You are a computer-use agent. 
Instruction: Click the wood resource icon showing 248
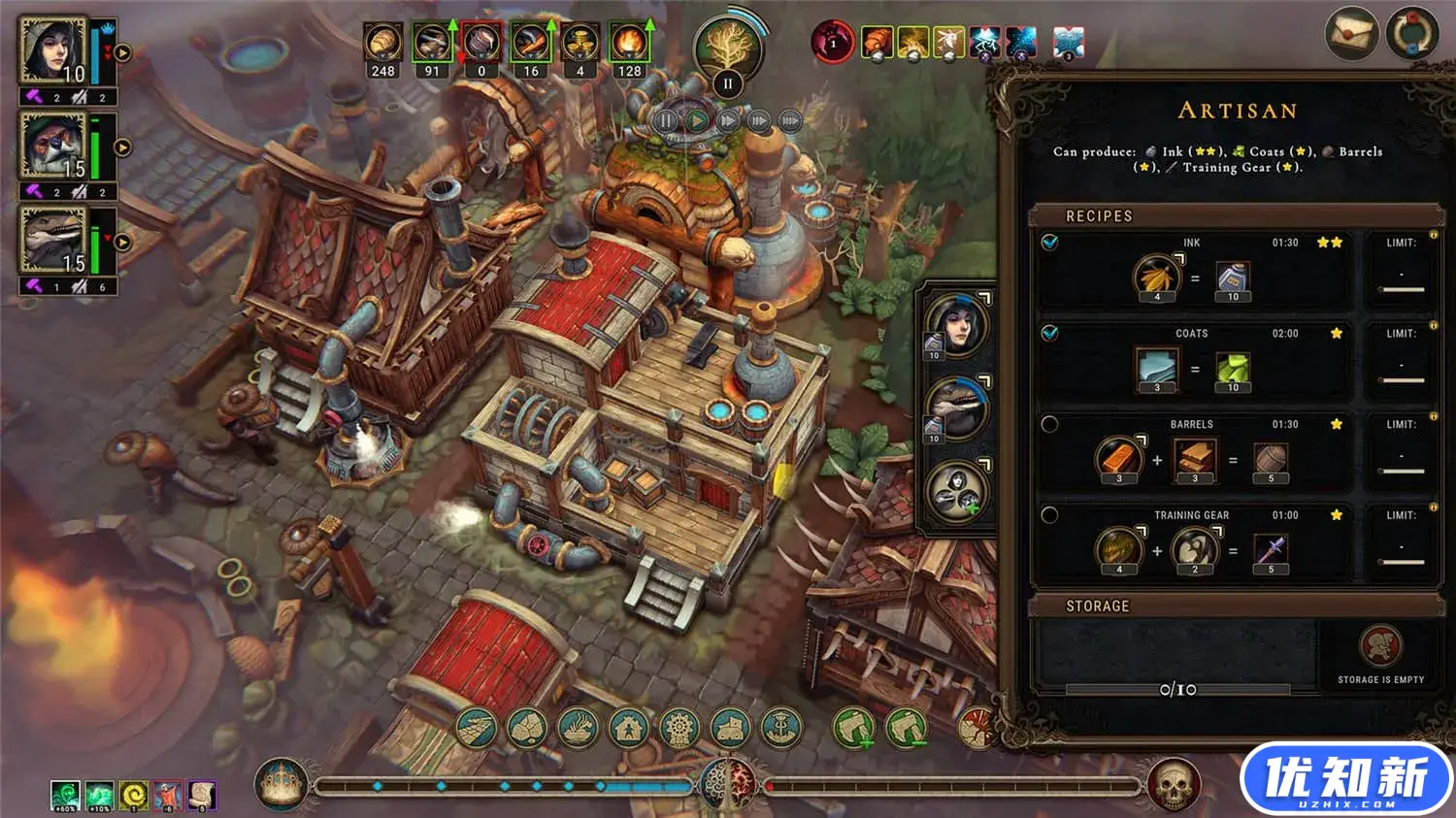tap(383, 45)
